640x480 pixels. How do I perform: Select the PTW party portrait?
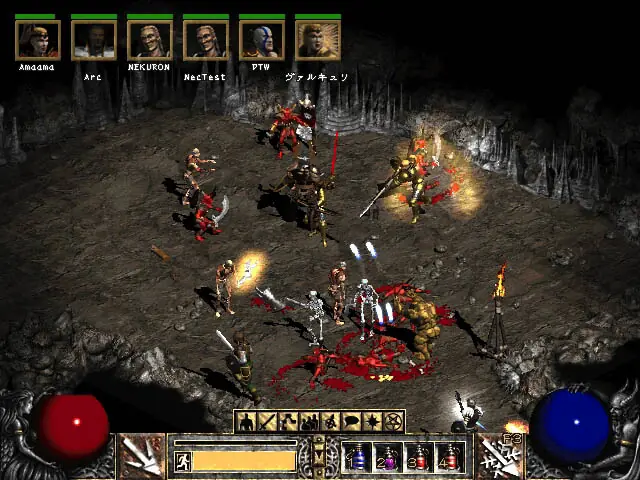(261, 40)
